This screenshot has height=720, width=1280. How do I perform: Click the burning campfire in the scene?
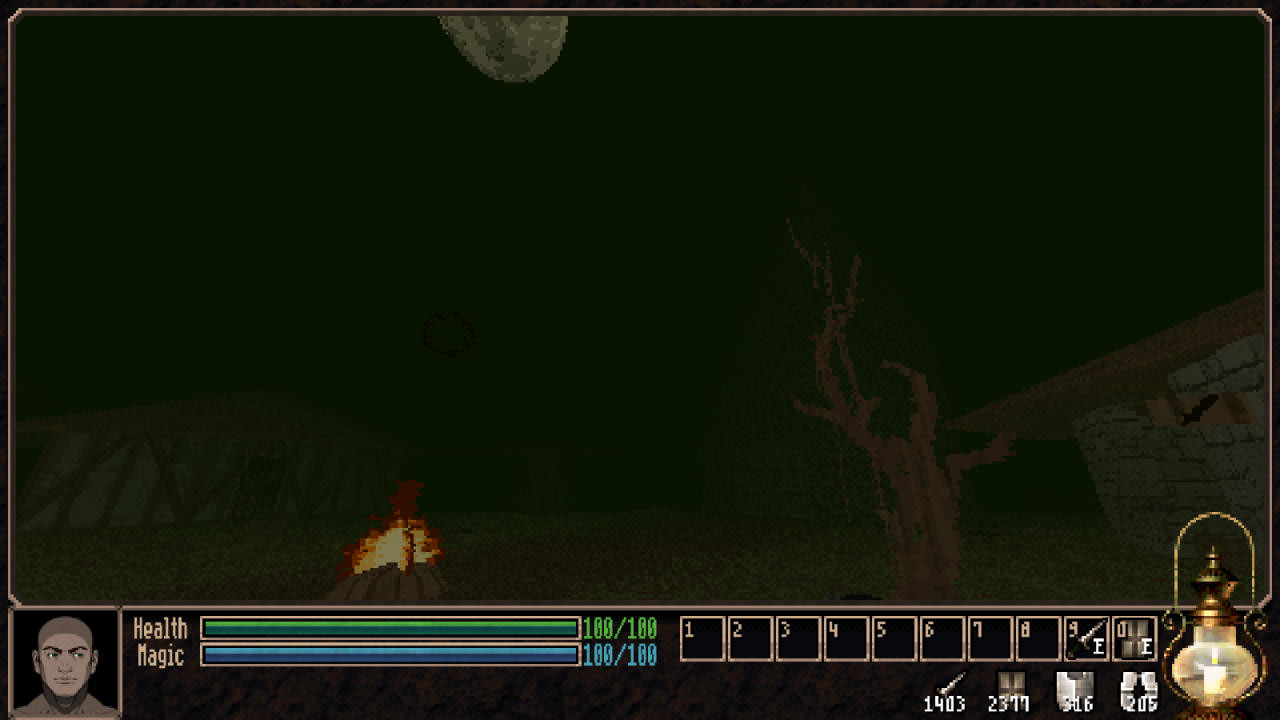(400, 545)
